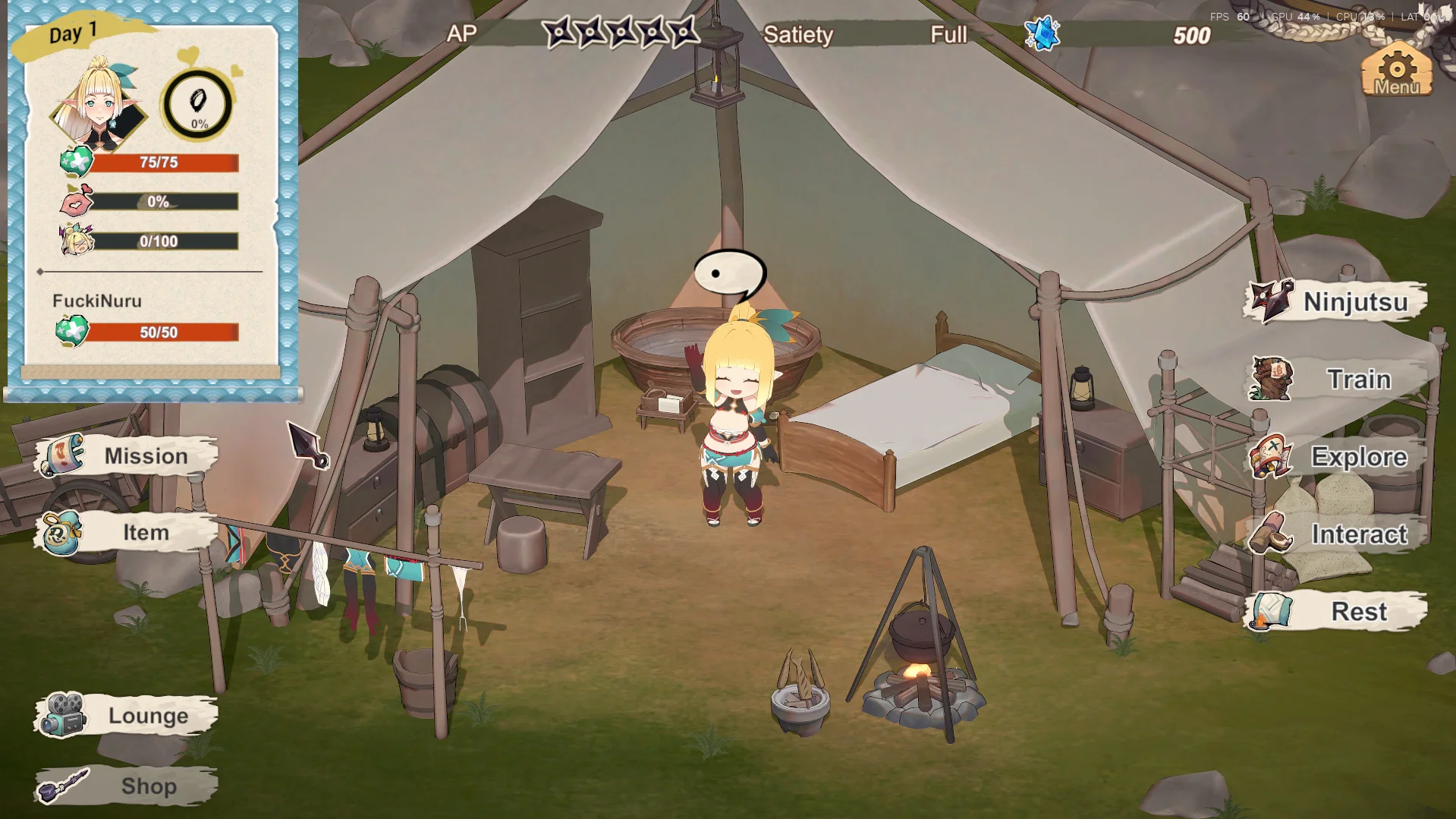Screen dimensions: 1456x819
Task: Enter the Lounge
Action: coord(127,716)
